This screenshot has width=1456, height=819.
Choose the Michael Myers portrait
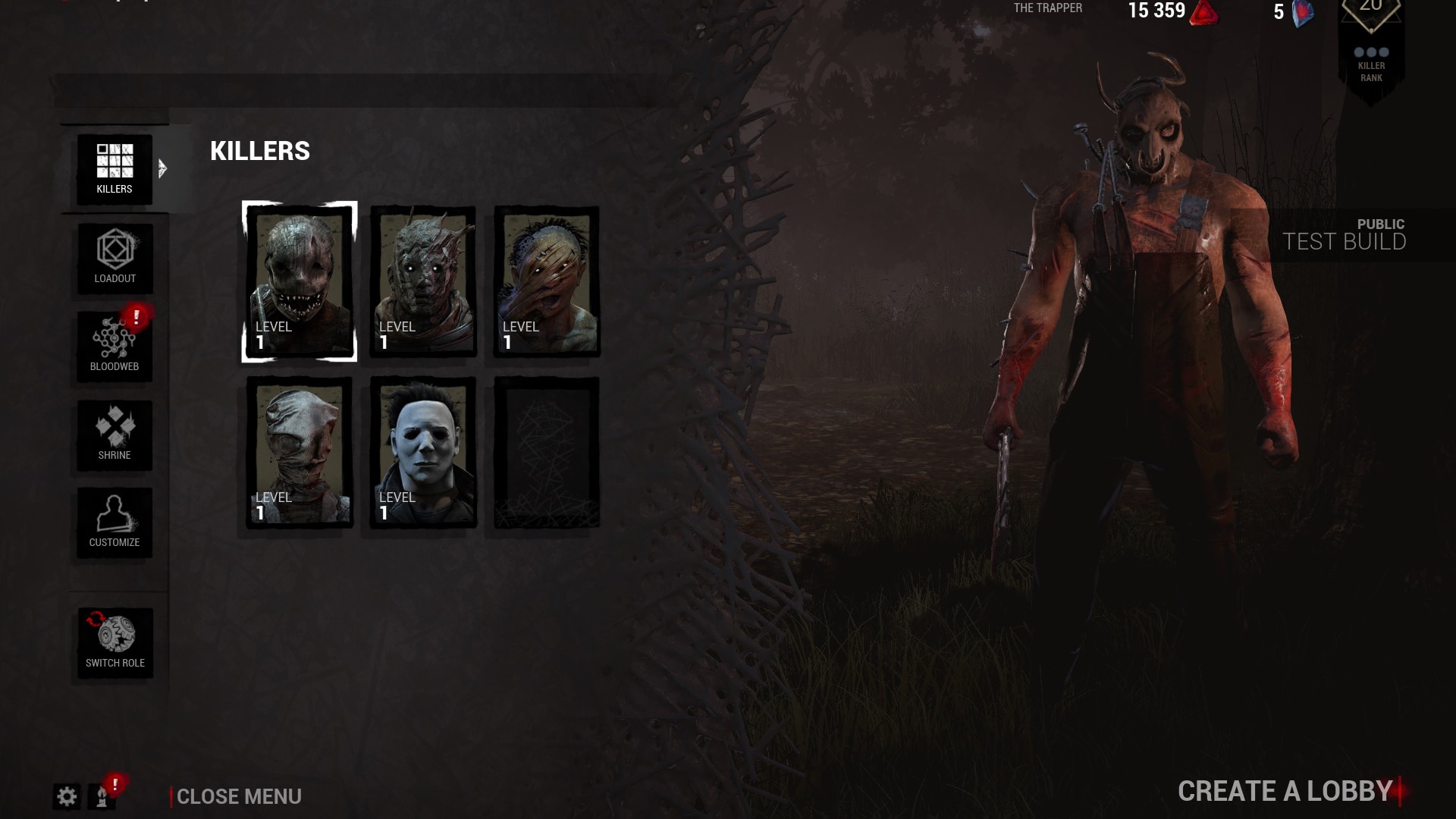pyautogui.click(x=423, y=452)
